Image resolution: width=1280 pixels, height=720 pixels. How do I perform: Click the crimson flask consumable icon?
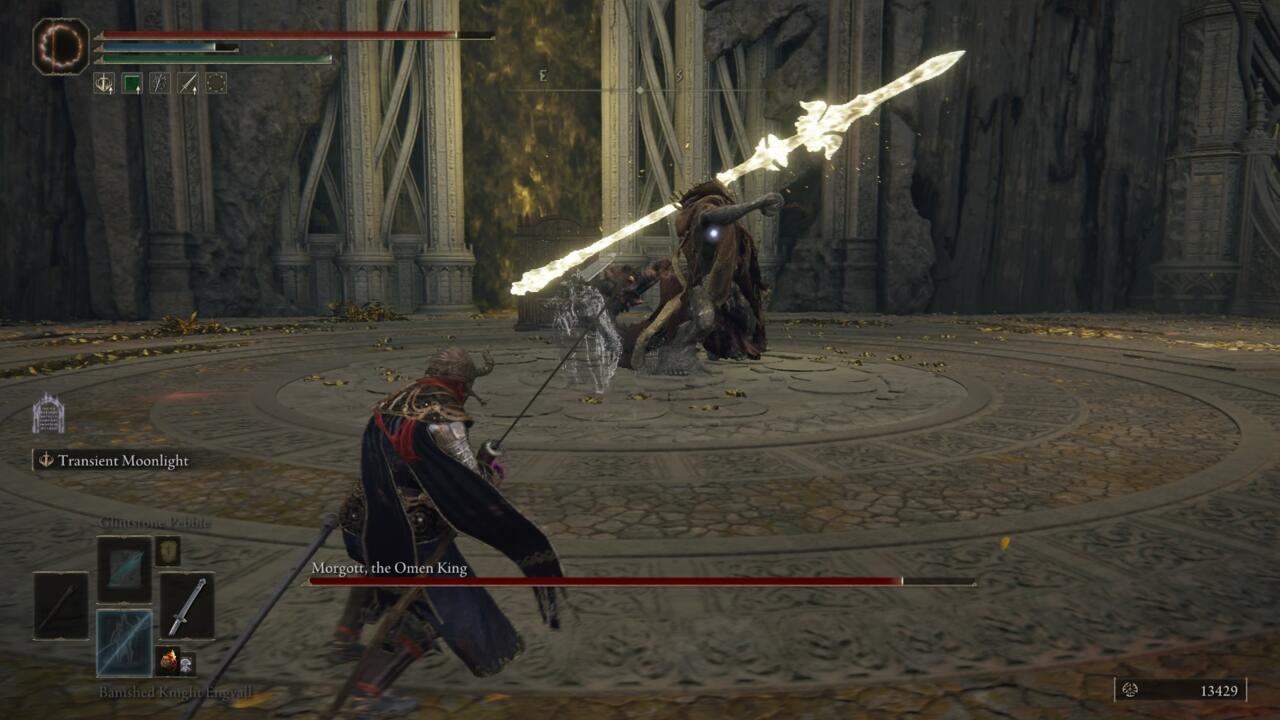[167, 659]
